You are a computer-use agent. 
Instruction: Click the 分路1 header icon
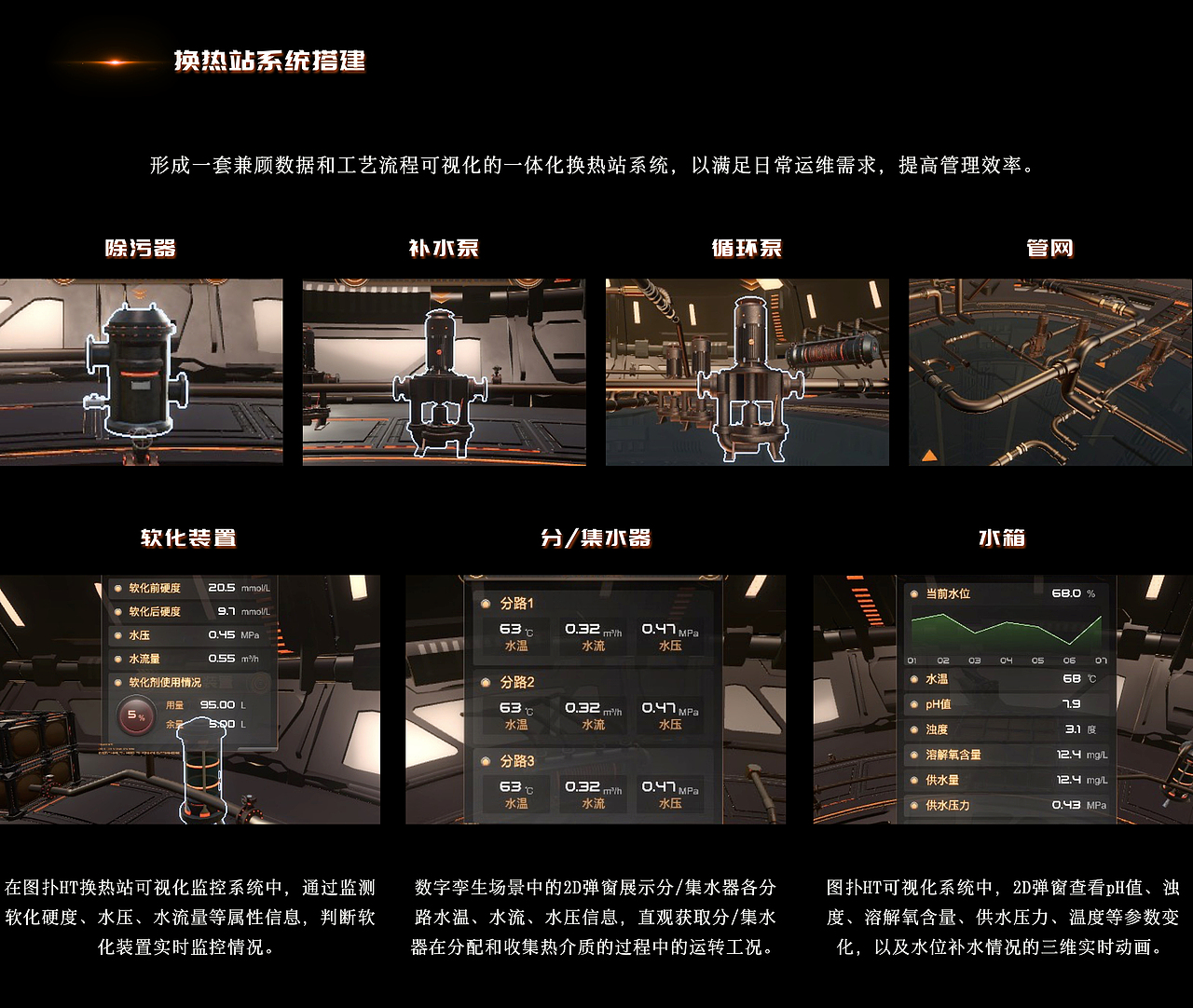tap(486, 603)
